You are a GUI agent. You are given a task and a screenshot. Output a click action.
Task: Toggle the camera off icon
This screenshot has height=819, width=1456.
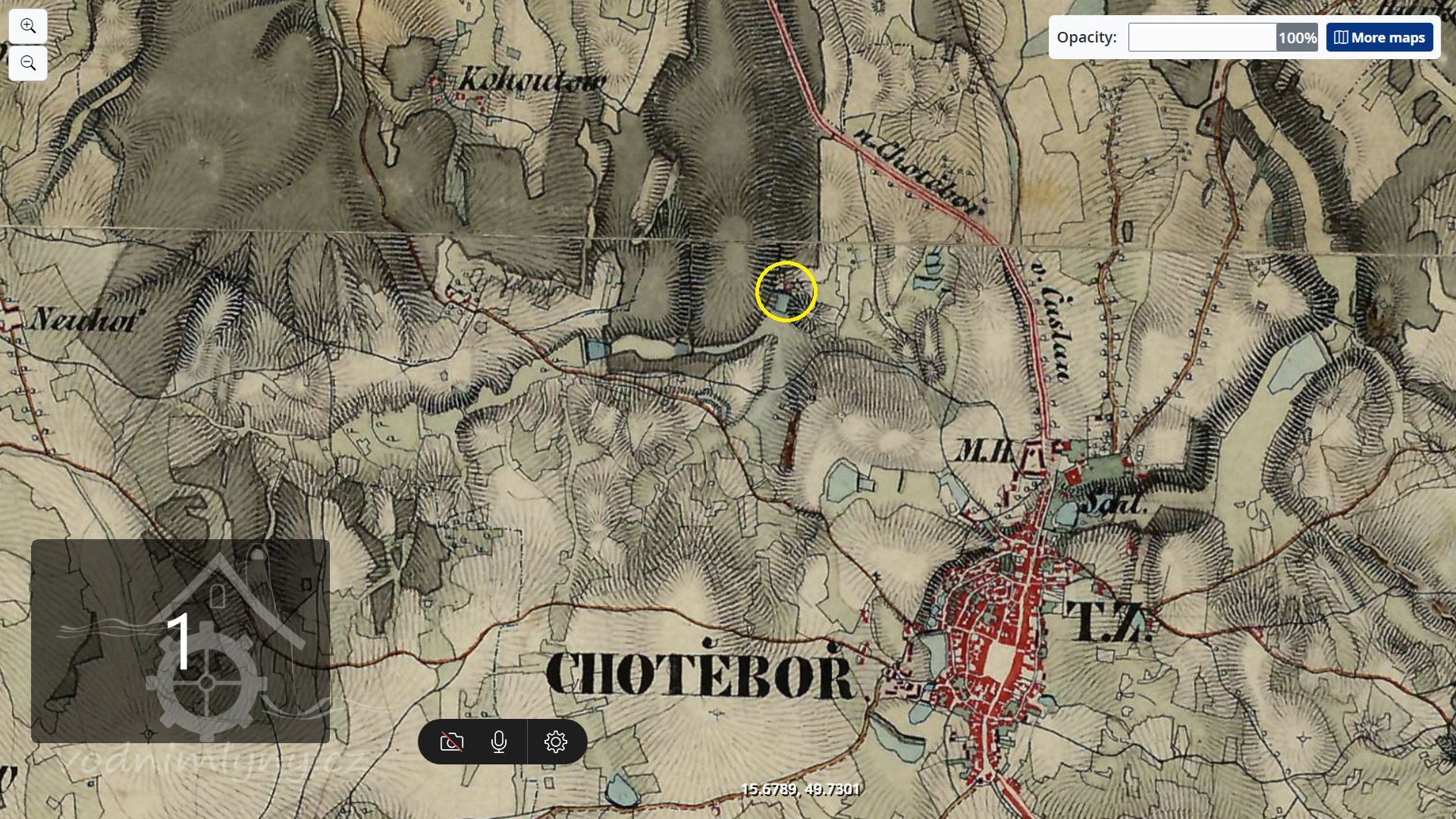pos(452,742)
